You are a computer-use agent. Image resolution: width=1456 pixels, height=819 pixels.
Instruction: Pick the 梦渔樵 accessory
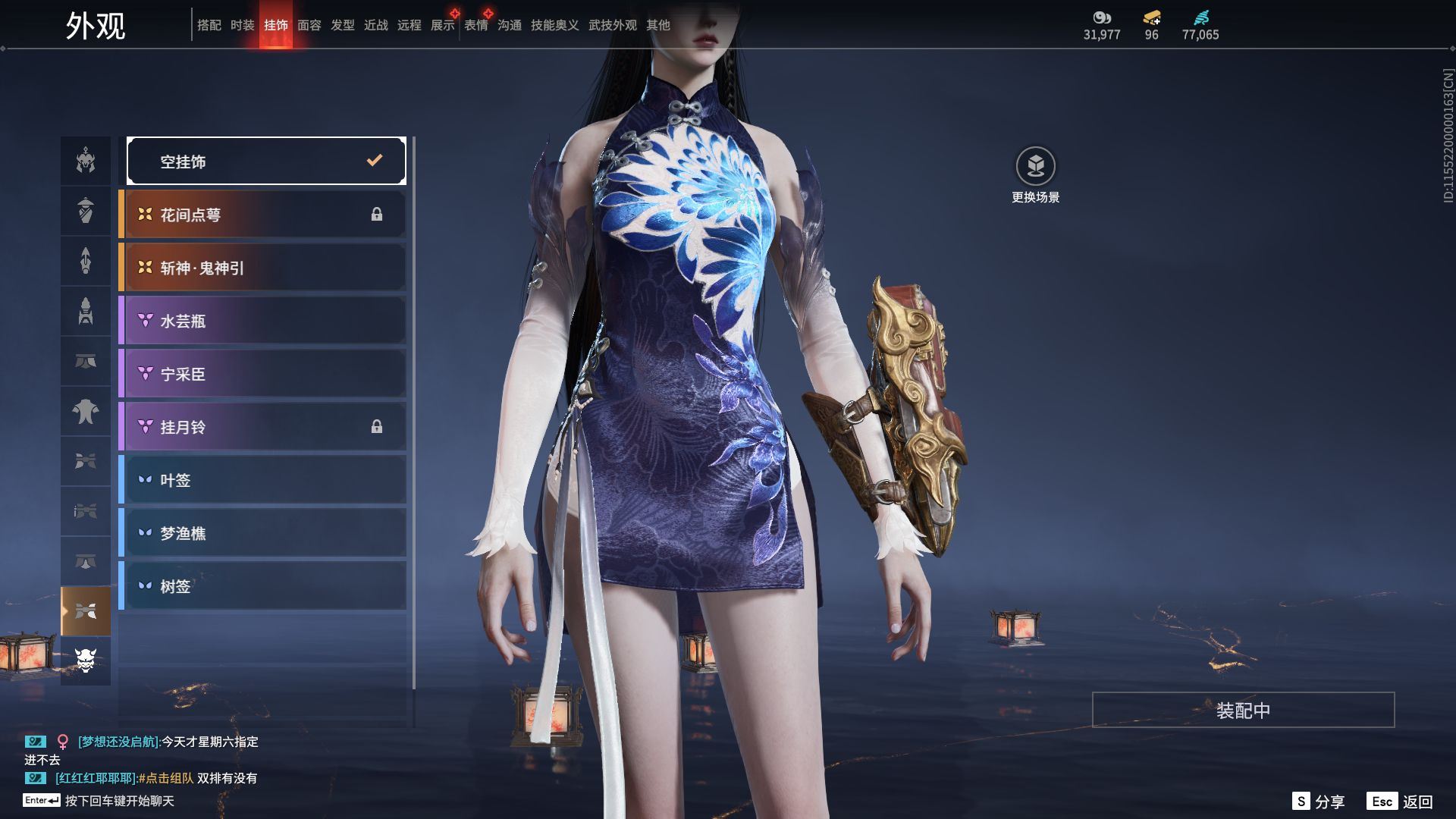pyautogui.click(x=262, y=533)
